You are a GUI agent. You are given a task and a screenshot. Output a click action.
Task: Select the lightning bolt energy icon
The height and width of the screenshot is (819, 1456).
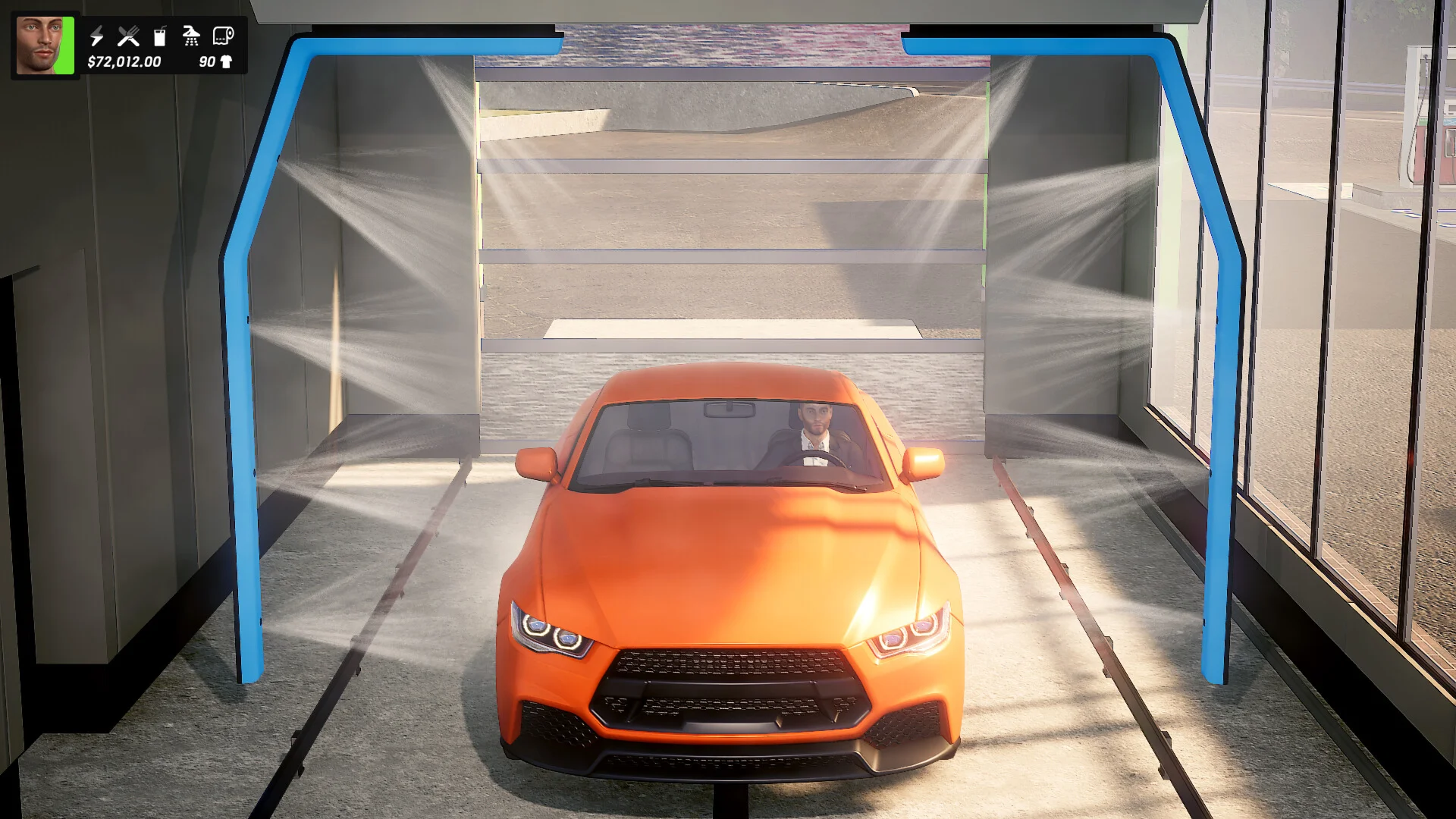point(96,36)
